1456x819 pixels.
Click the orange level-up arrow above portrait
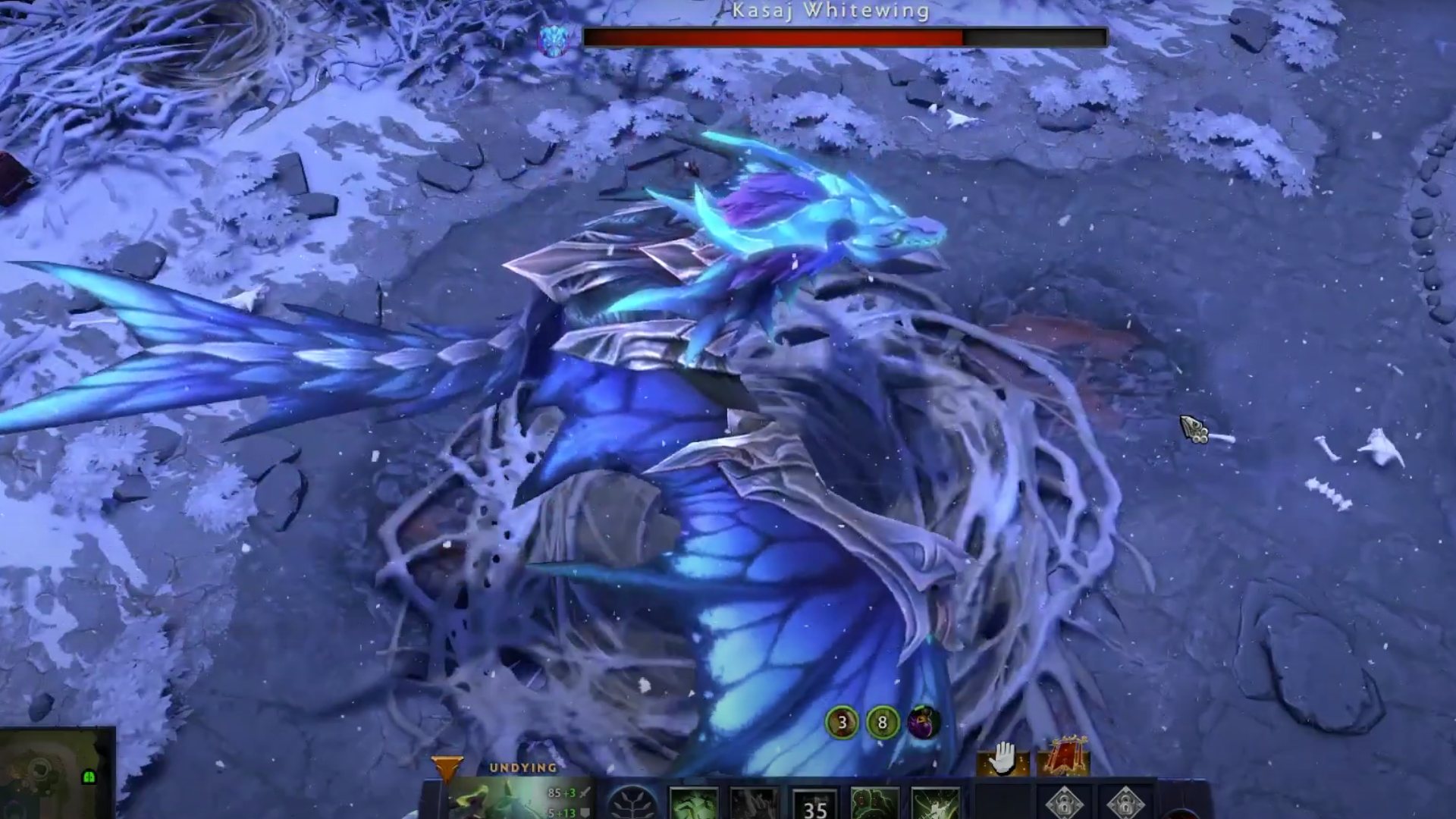(446, 769)
